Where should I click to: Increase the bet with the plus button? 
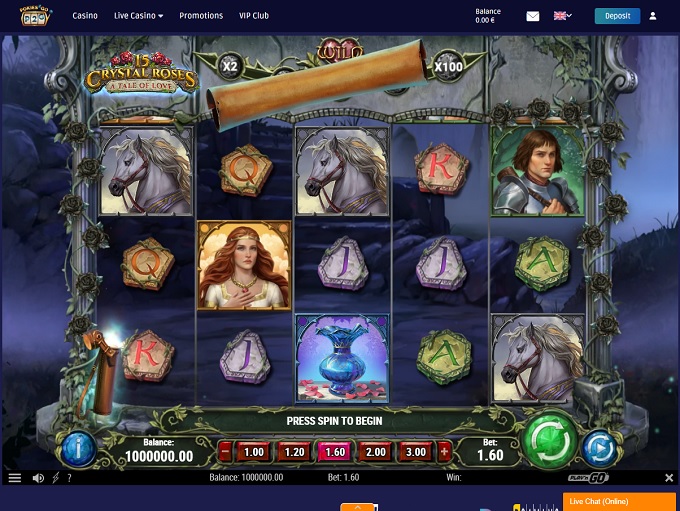point(445,451)
